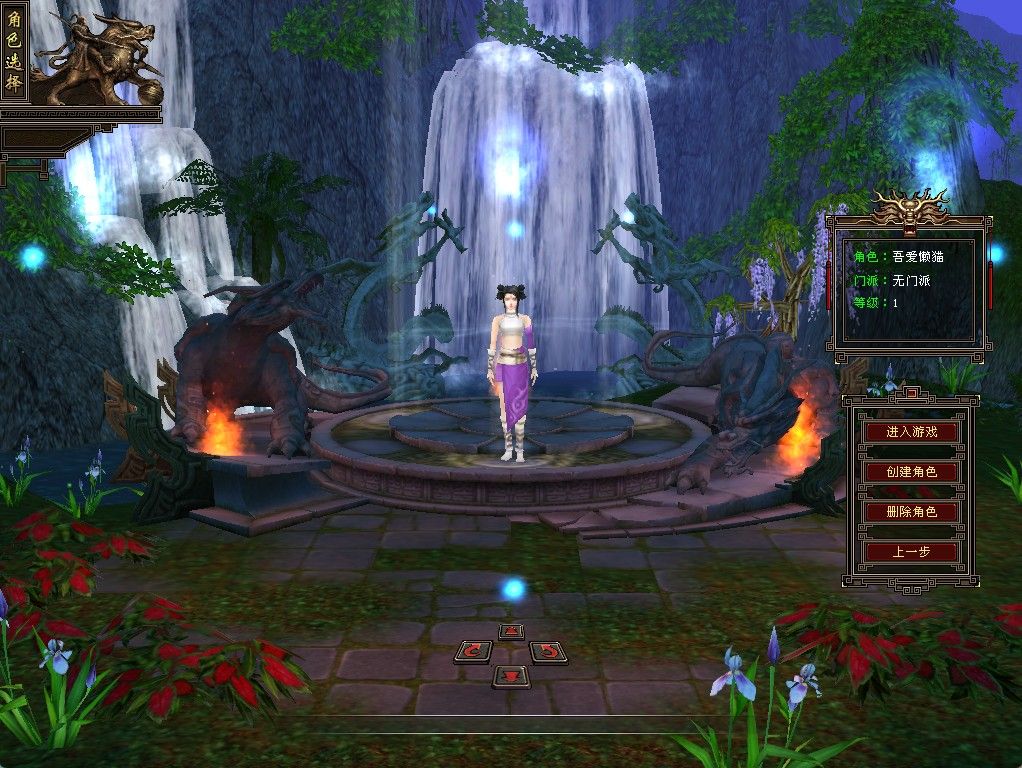Go back with the 上一步 button

(911, 552)
